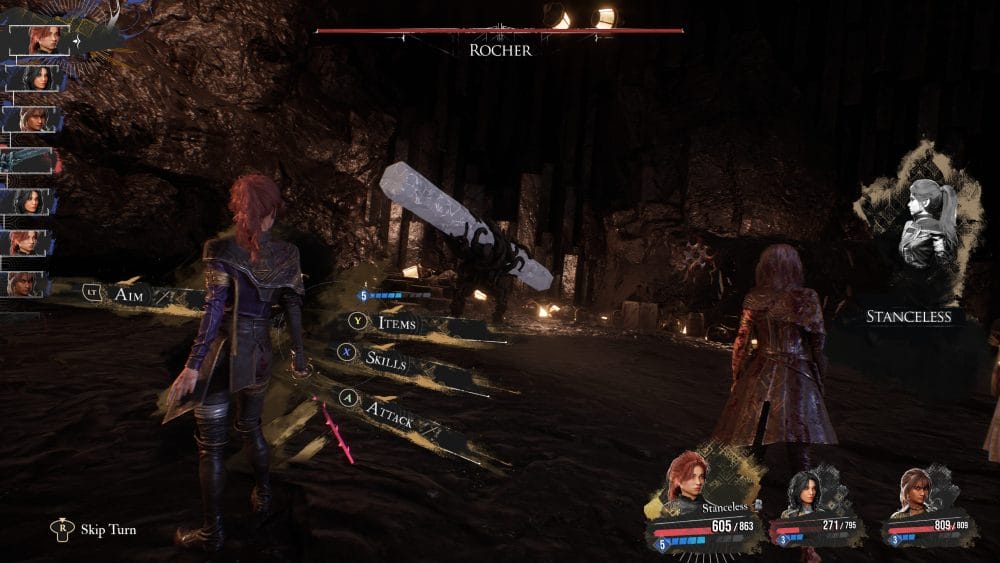
Task: Open the Items menu
Action: click(x=396, y=323)
